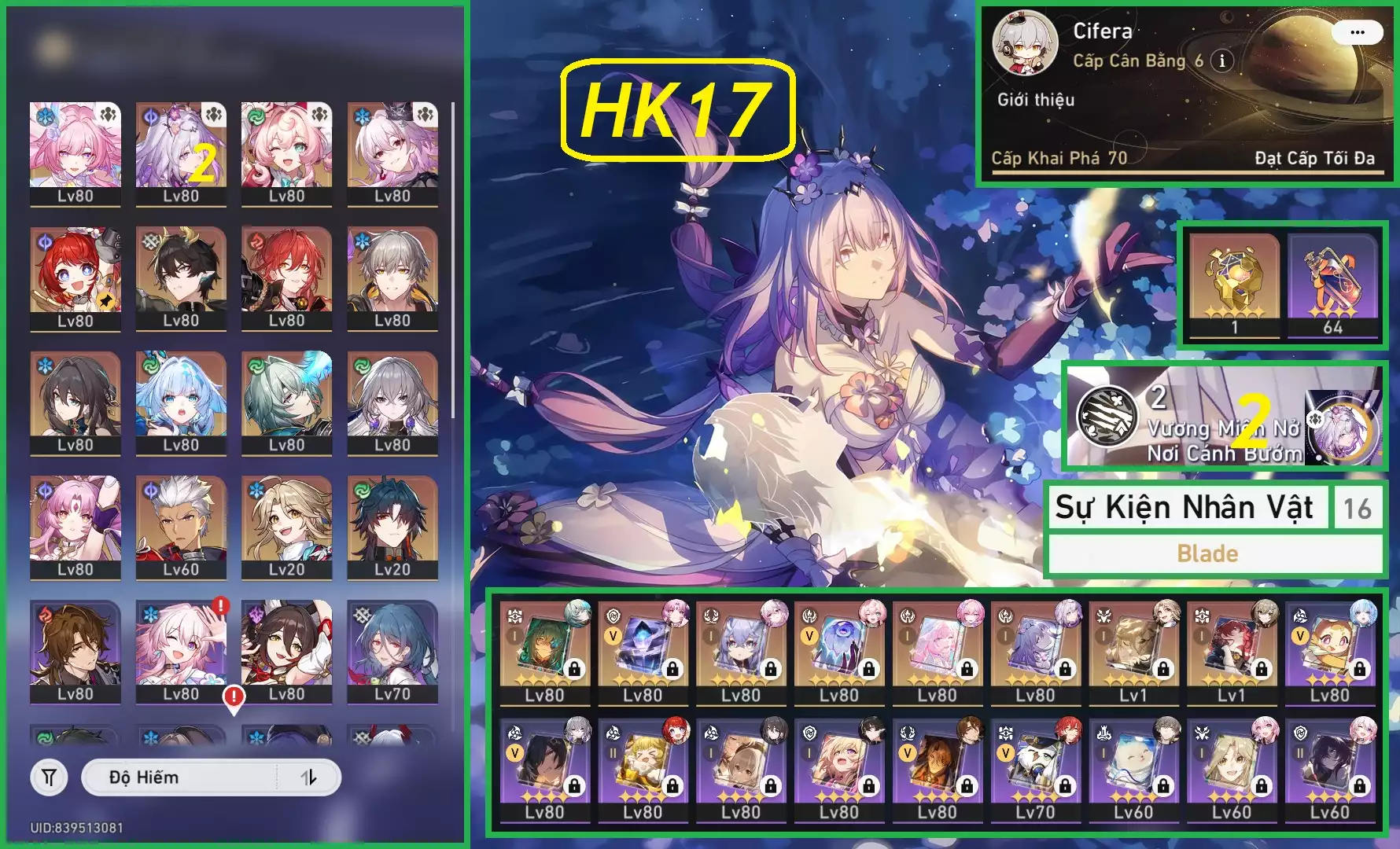Click the info icon beside Cấp Cân Bằng 6

coord(1221,61)
